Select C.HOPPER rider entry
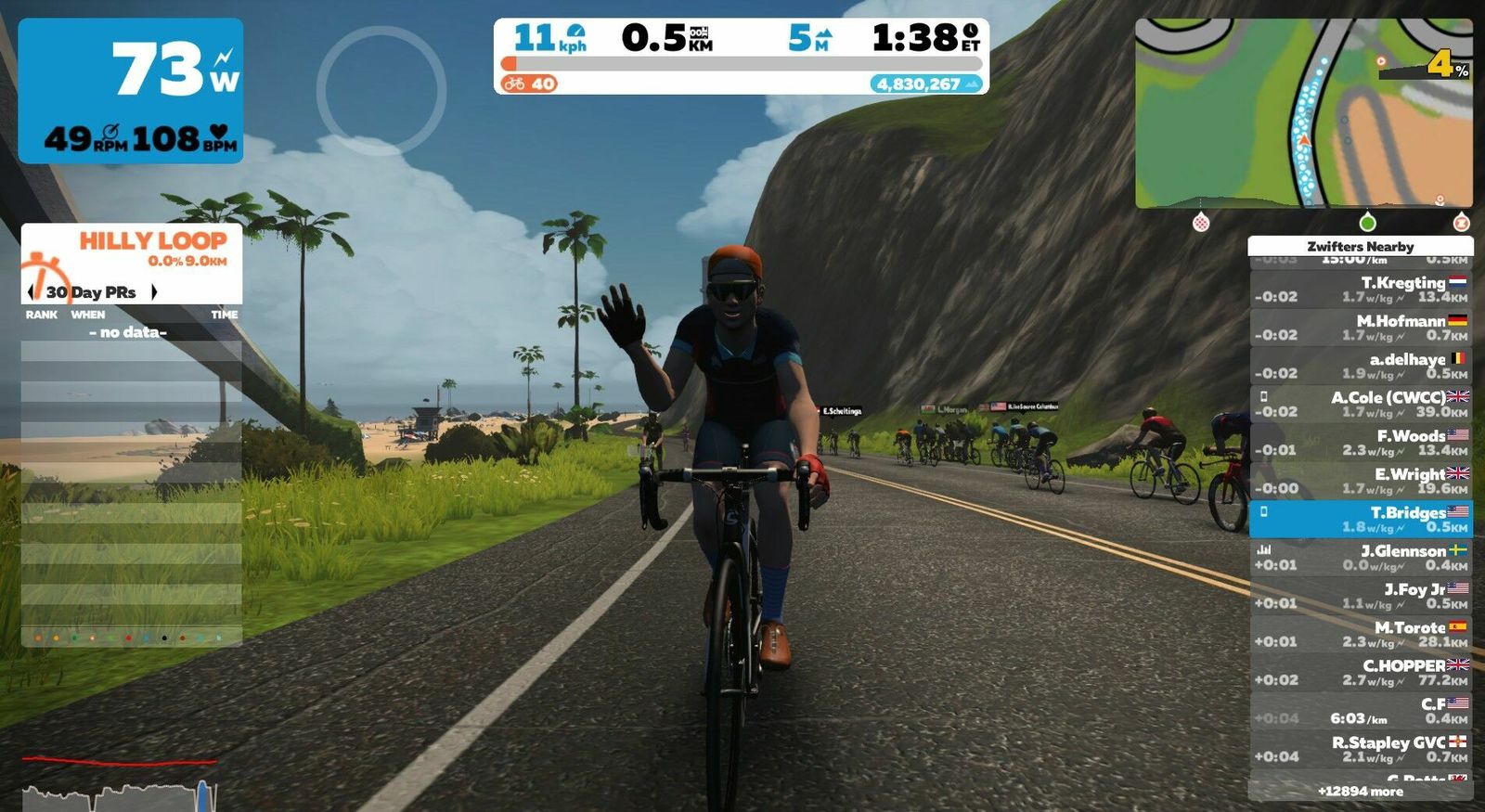Image resolution: width=1485 pixels, height=812 pixels. click(x=1361, y=672)
